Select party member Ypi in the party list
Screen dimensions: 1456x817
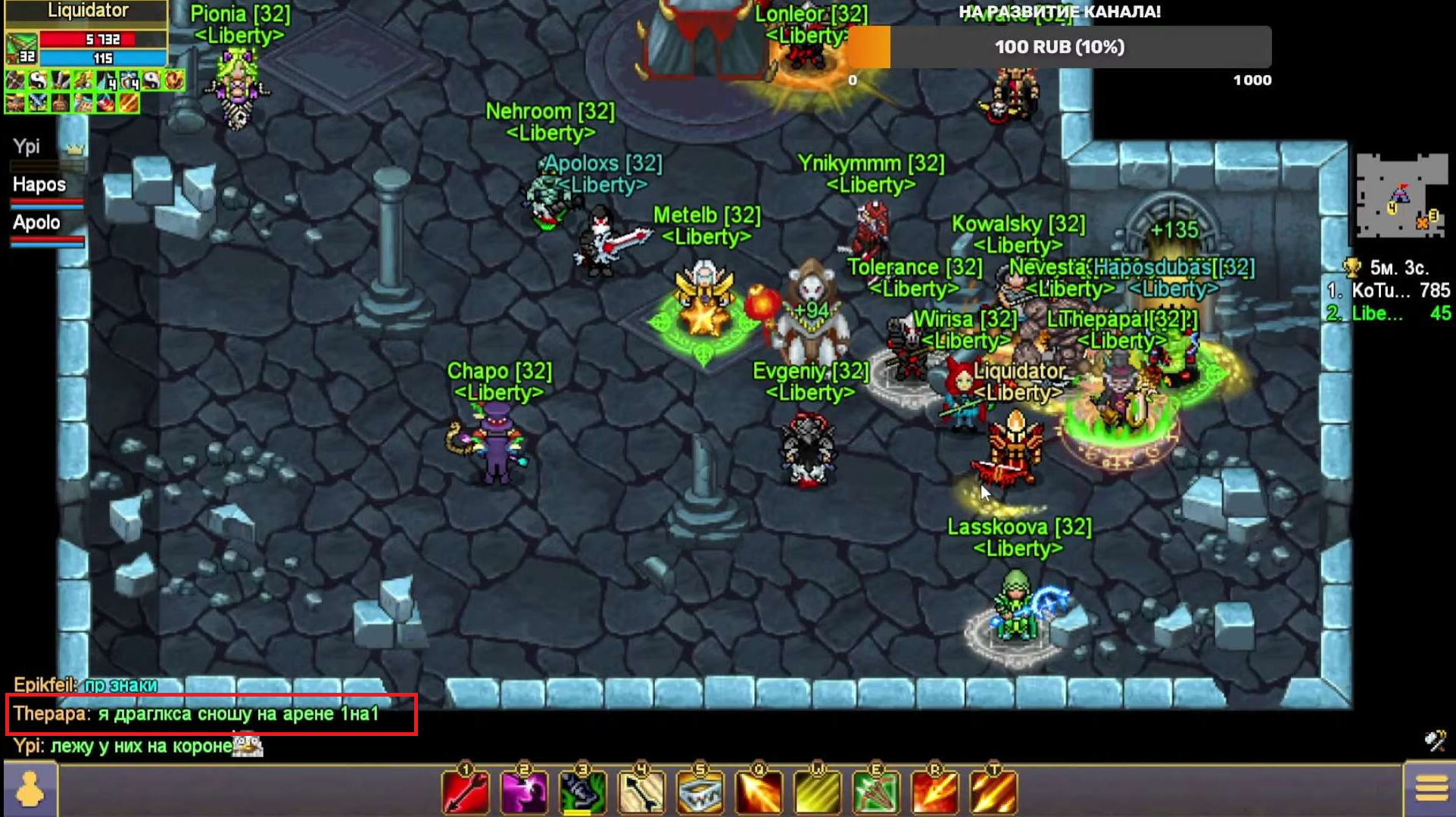tap(28, 147)
